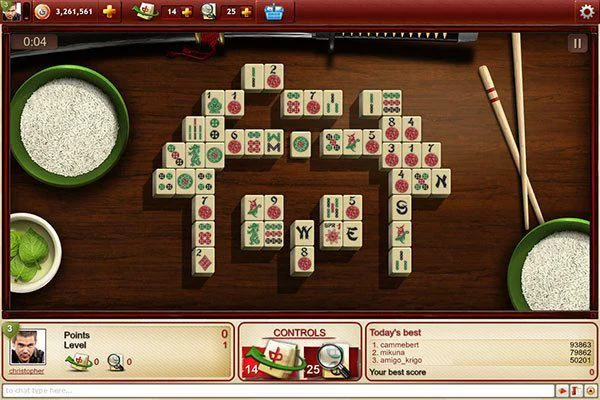Image resolution: width=600 pixels, height=400 pixels.
Task: Pause the game
Action: [577, 43]
